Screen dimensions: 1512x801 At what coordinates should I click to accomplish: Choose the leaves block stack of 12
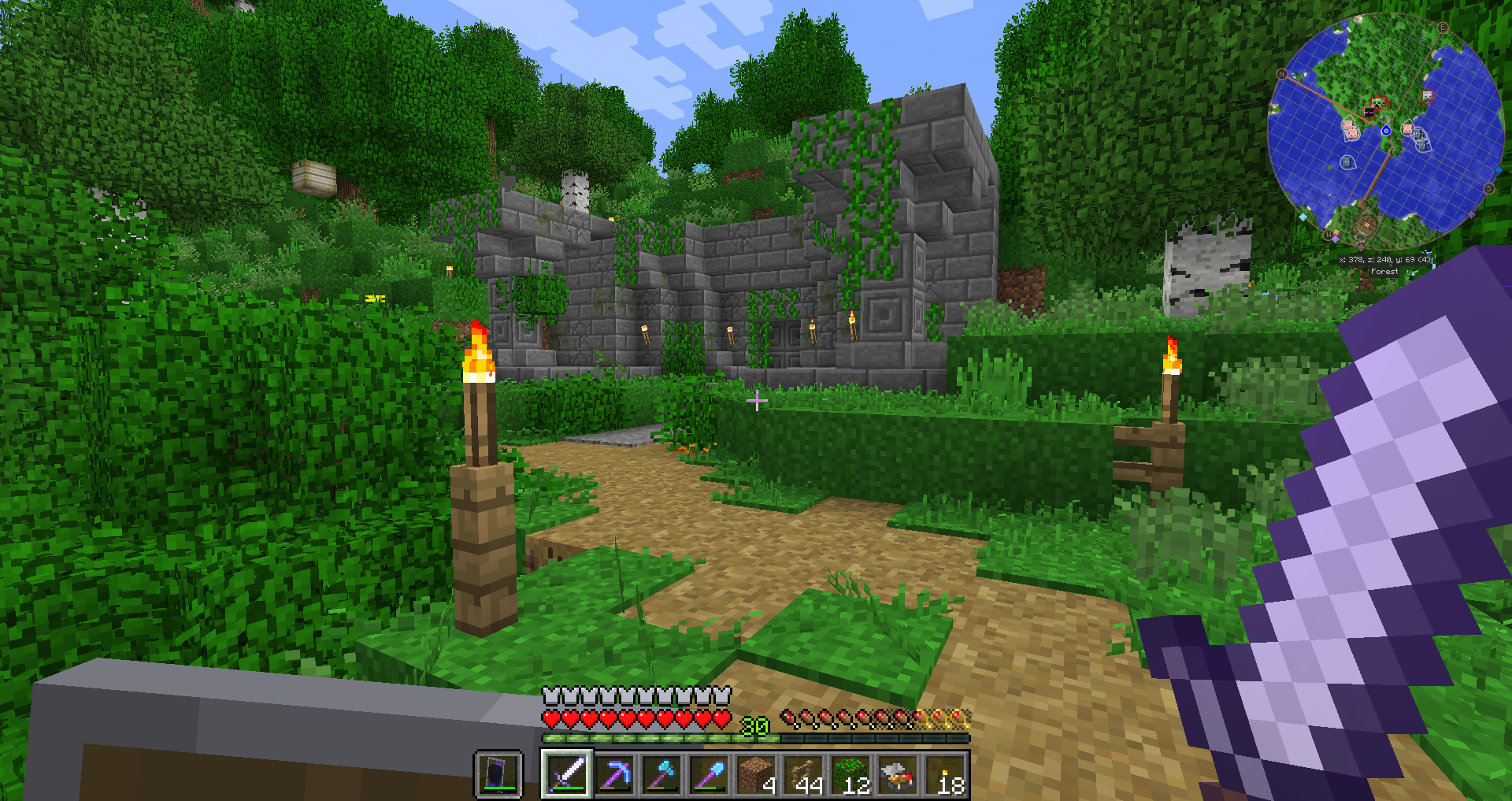click(x=851, y=773)
